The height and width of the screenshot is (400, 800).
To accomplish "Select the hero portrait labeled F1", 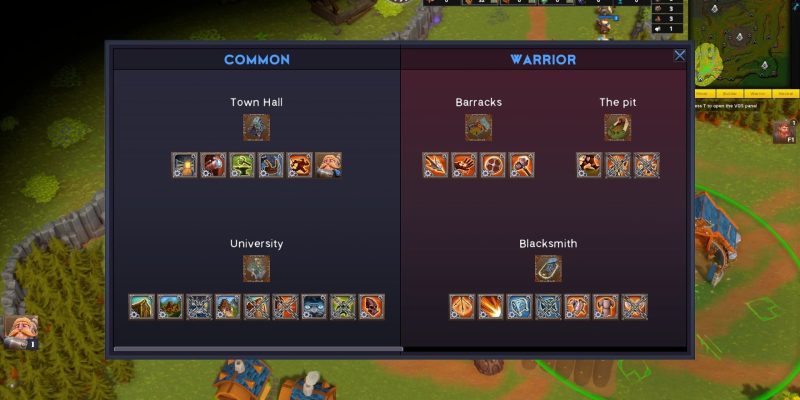I will tap(783, 133).
